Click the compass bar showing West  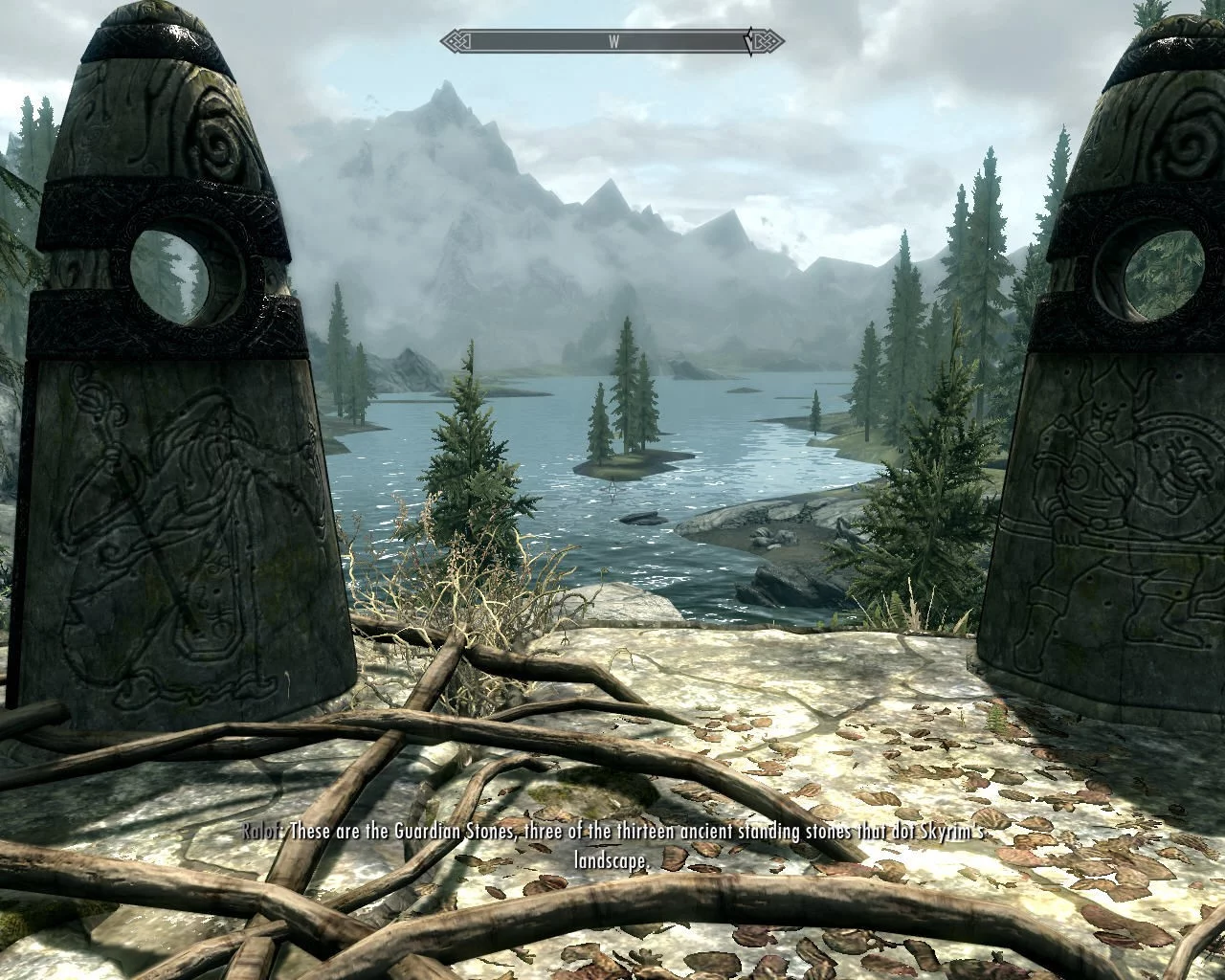tap(612, 41)
